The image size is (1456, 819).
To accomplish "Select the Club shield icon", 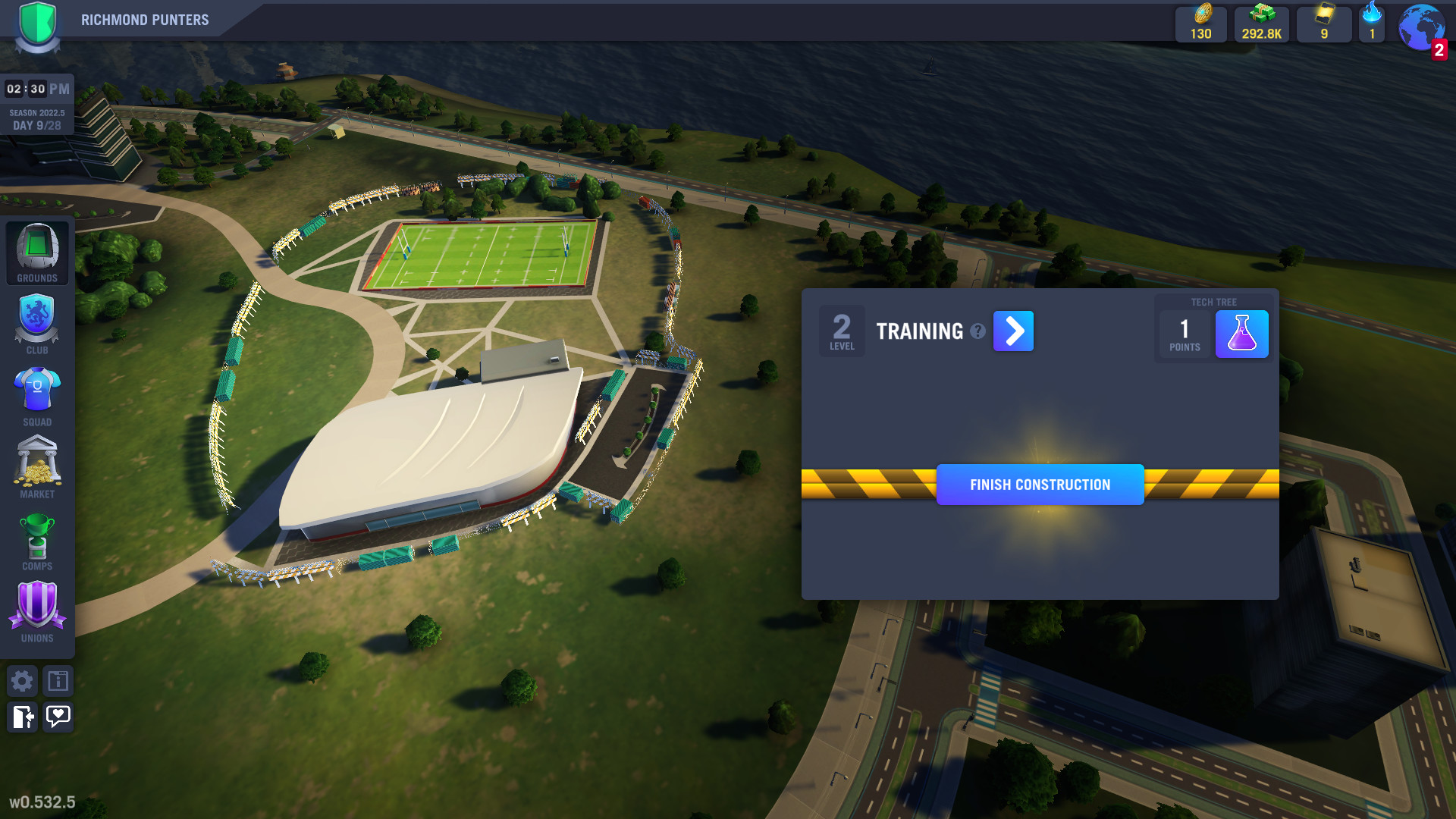I will click(36, 321).
